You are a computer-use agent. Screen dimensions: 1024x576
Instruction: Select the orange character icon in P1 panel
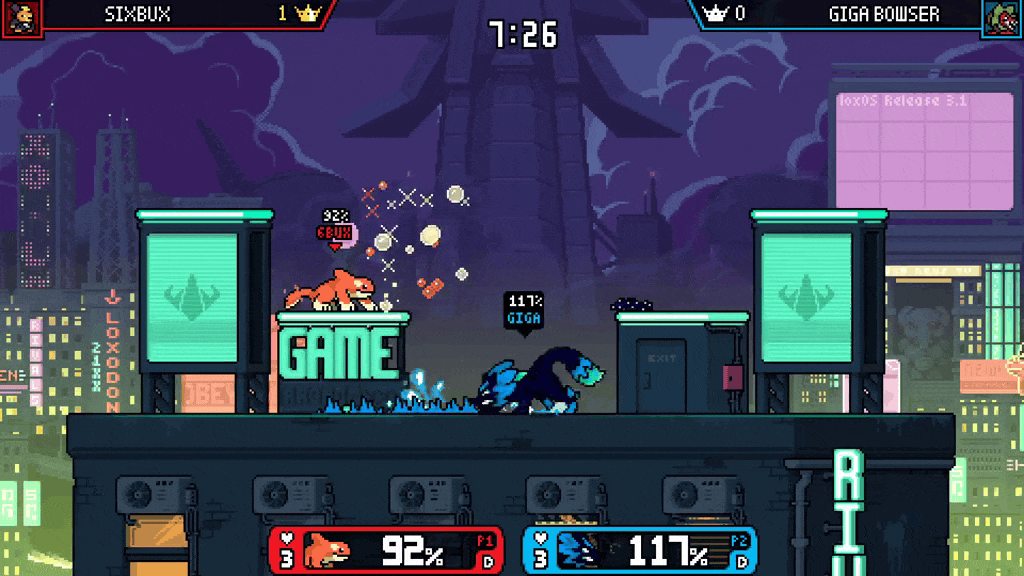(x=326, y=550)
